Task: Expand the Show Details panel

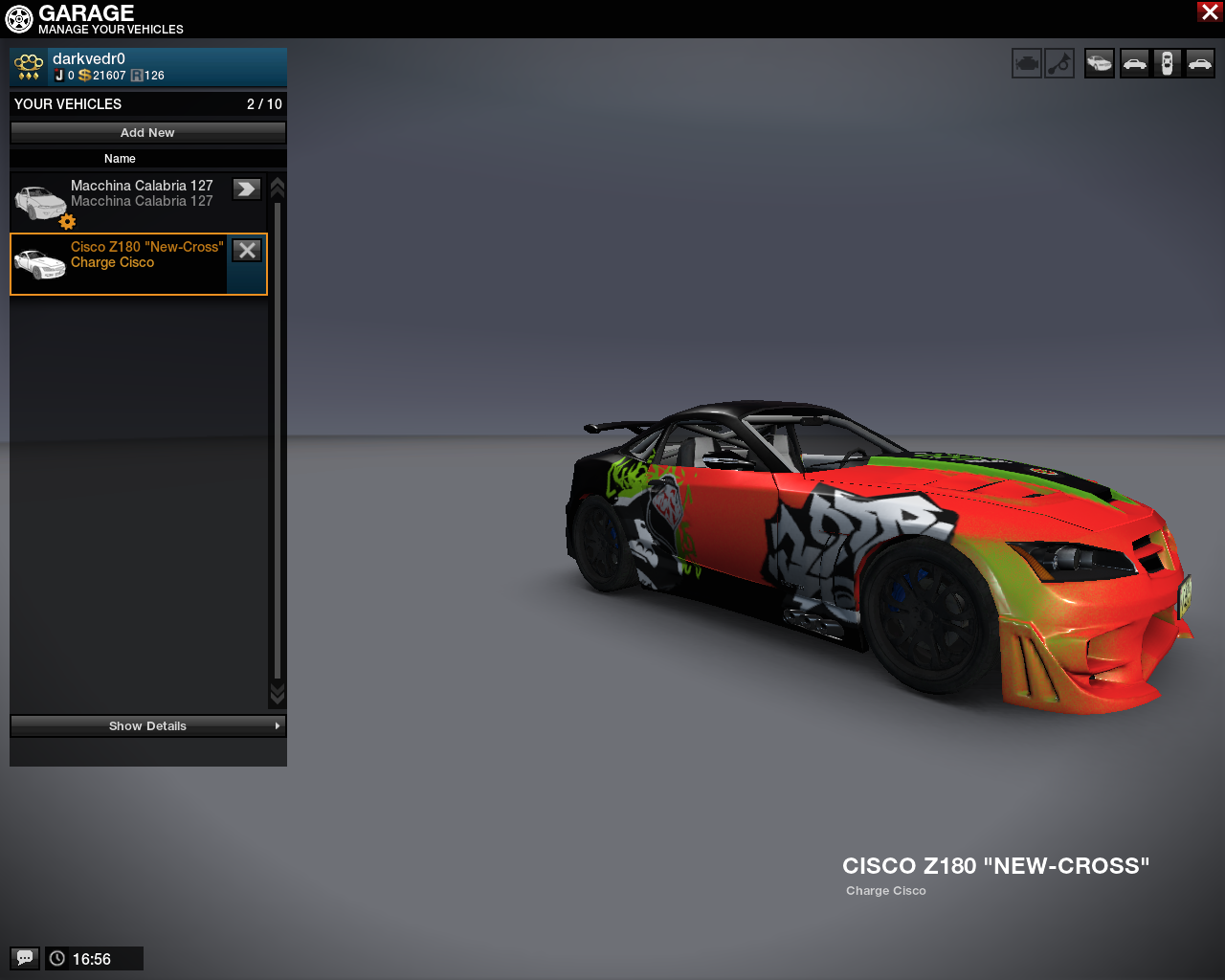Action: (147, 726)
